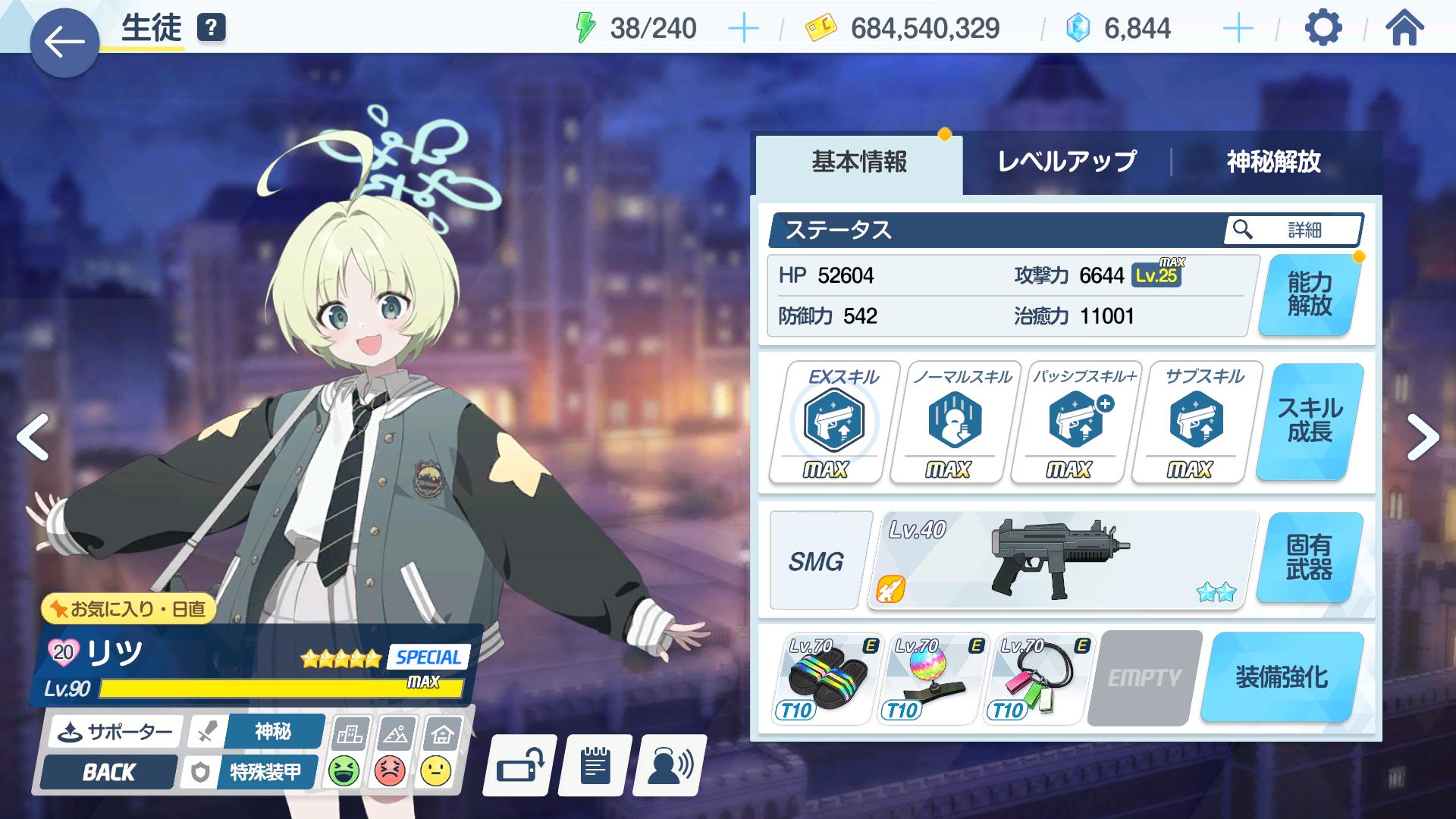Open スキル成長 skill growth
1456x819 pixels.
(x=1309, y=421)
